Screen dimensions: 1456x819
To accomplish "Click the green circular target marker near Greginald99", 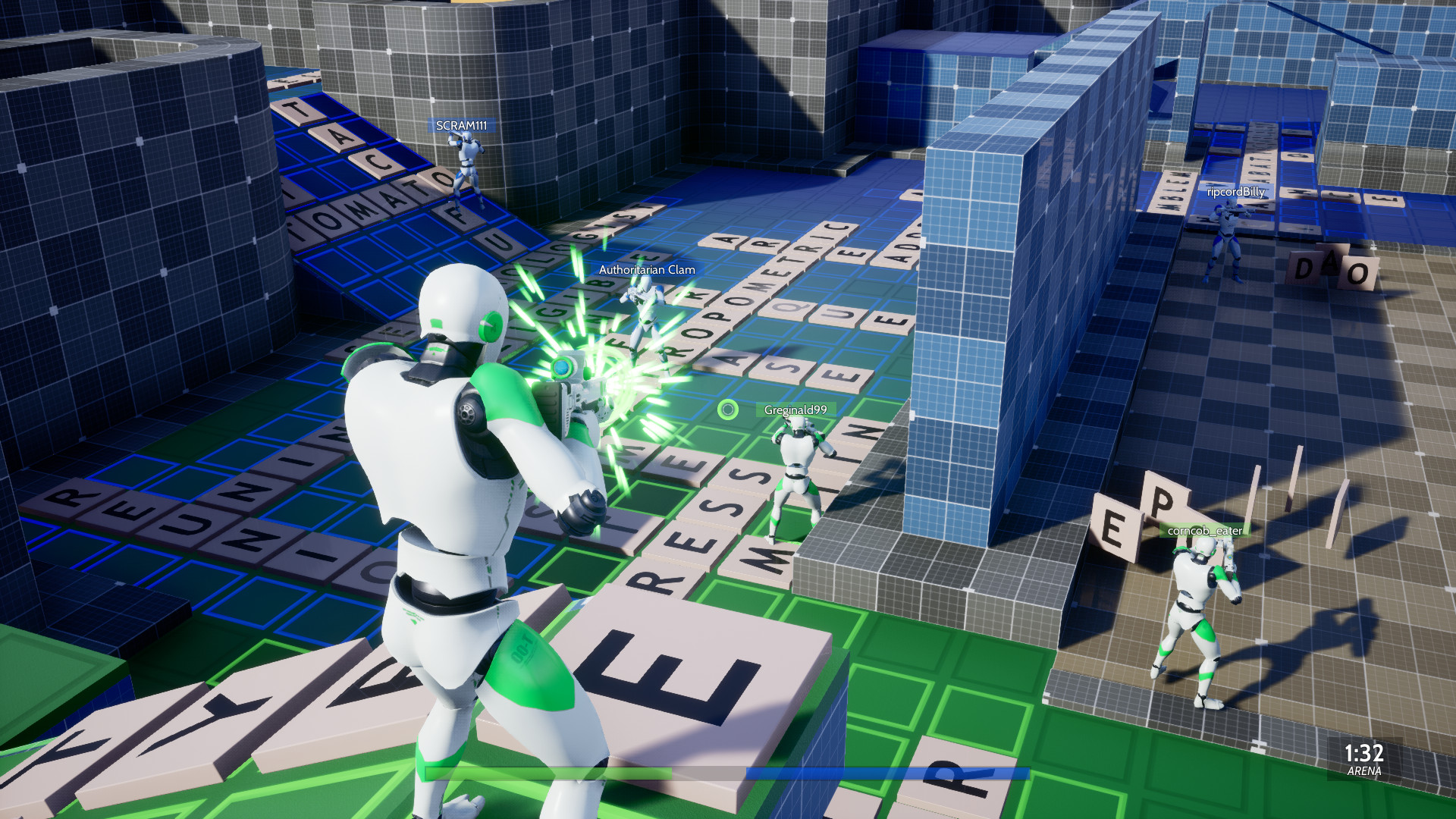I will click(727, 408).
